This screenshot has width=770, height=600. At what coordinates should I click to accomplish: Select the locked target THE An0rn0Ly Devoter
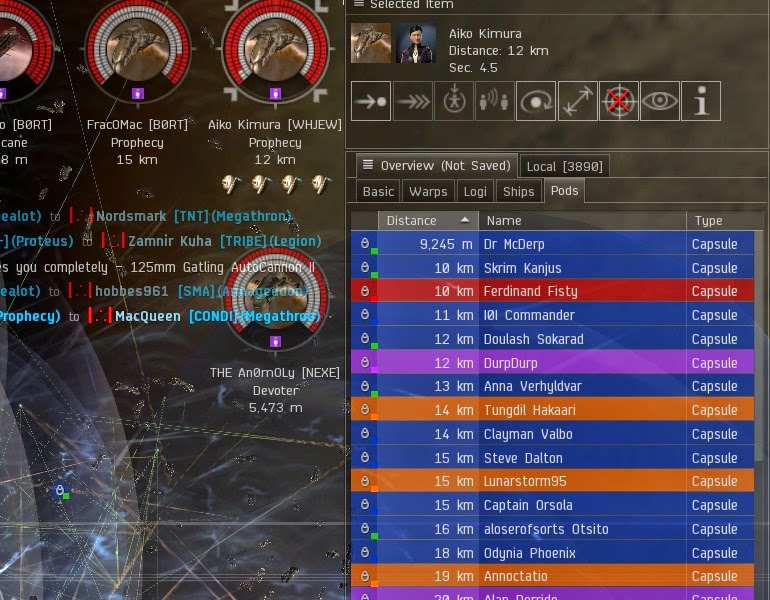click(x=275, y=294)
